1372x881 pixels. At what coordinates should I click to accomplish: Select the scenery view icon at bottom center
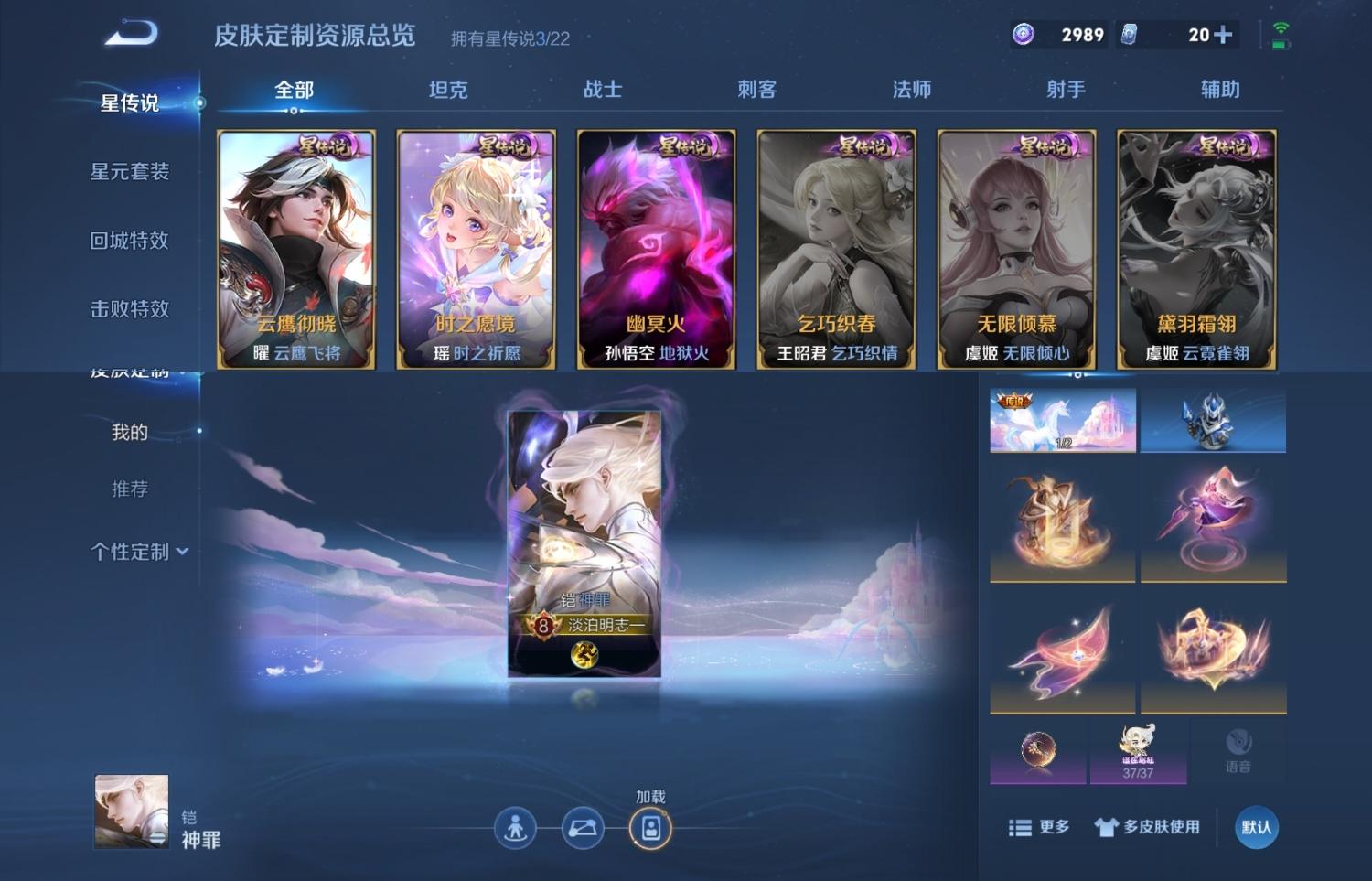[583, 826]
